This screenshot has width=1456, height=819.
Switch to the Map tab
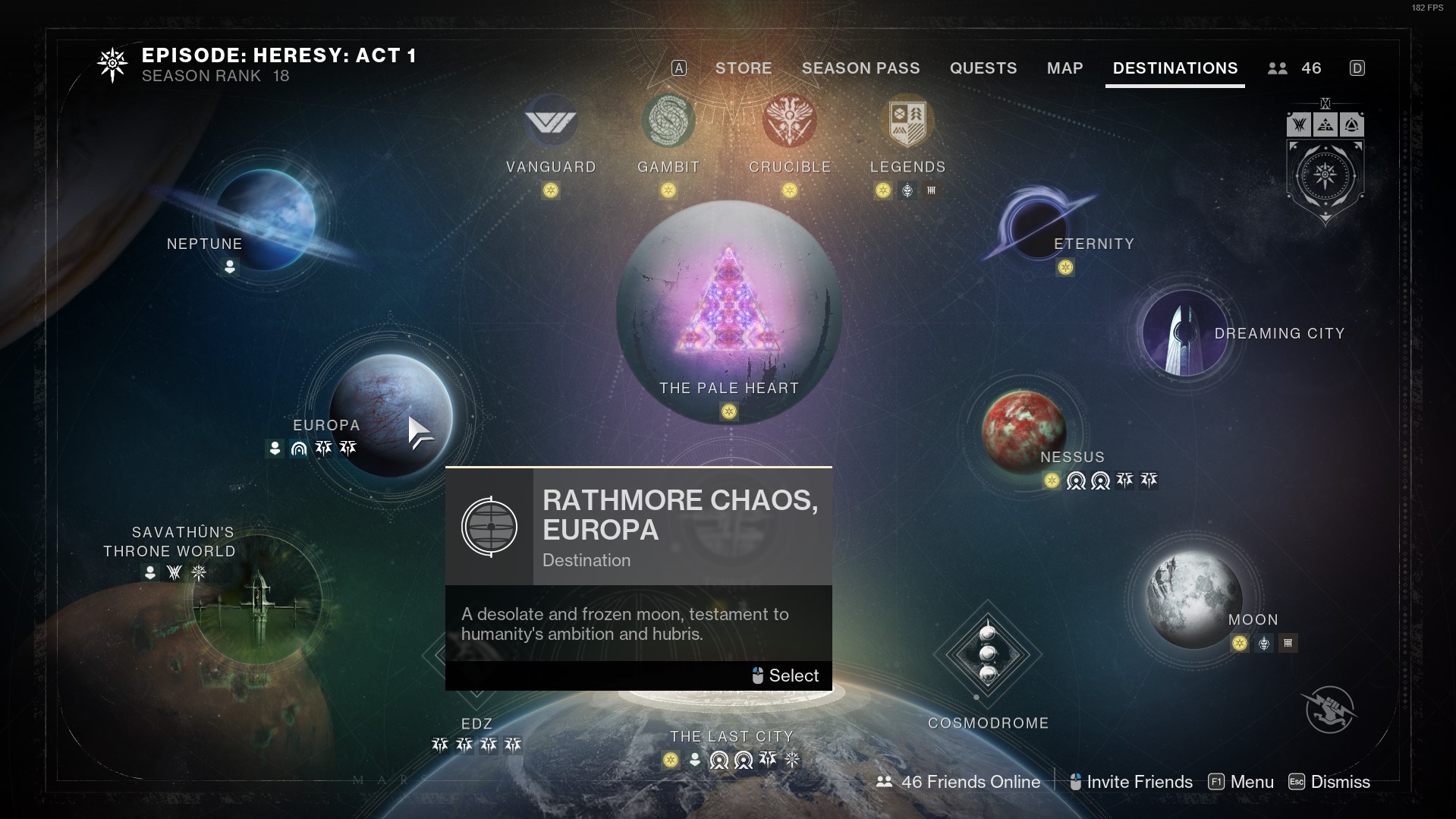click(x=1064, y=68)
